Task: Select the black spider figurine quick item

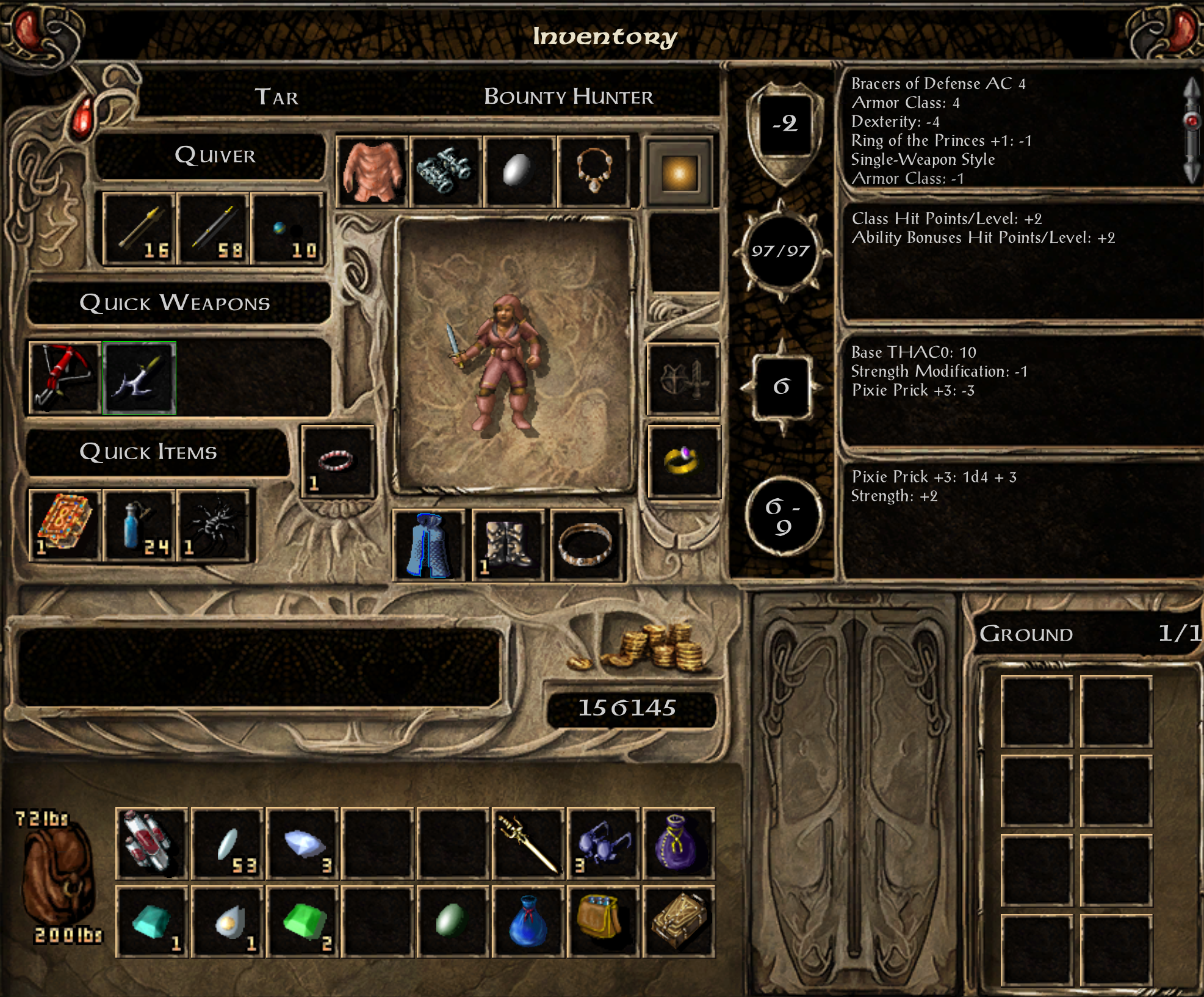Action: [214, 526]
